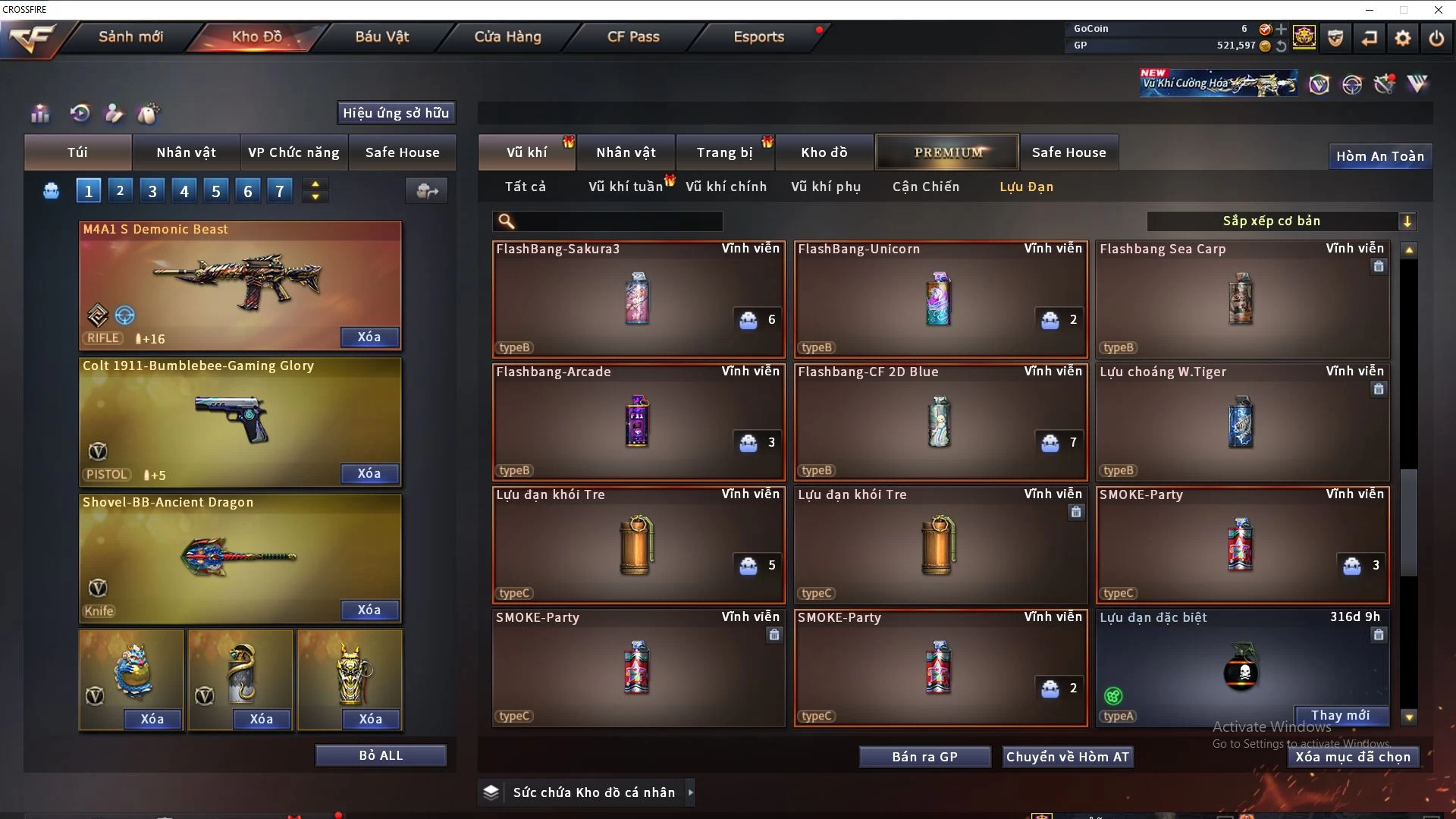The image size is (1456, 819).
Task: Select the Cận Chiến category
Action: point(925,187)
